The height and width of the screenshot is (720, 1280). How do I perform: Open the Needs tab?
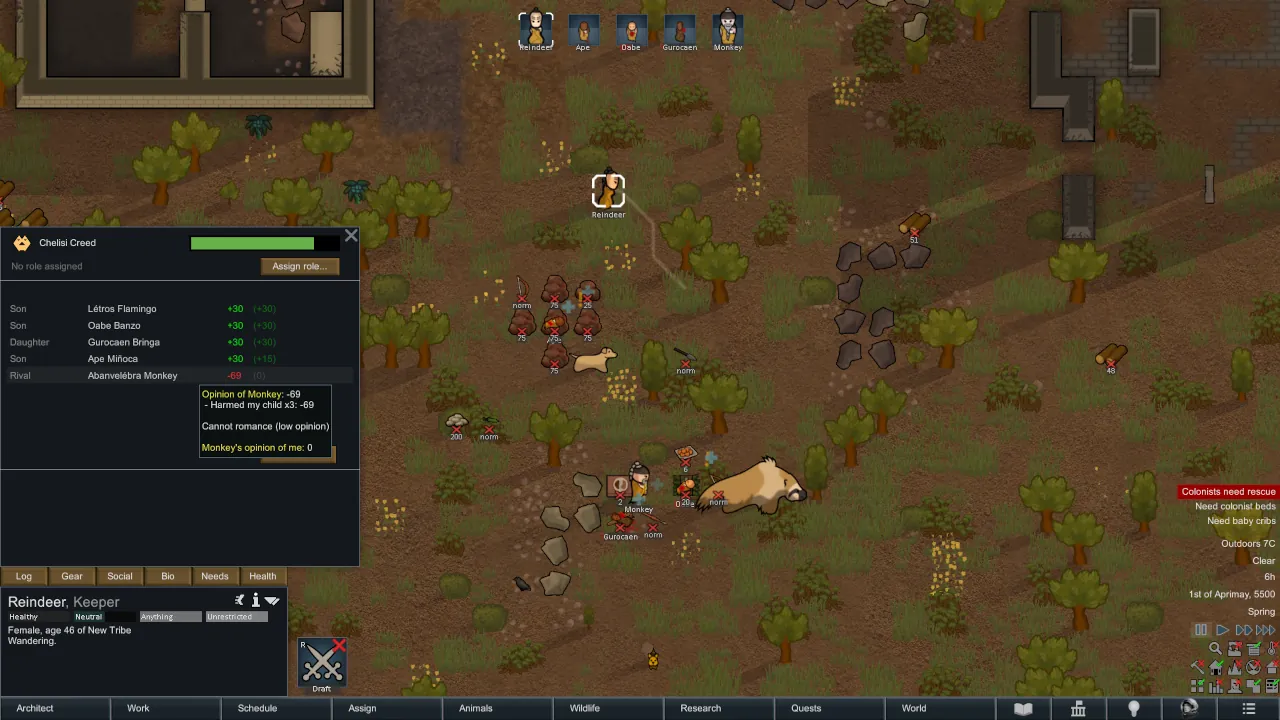(x=215, y=576)
